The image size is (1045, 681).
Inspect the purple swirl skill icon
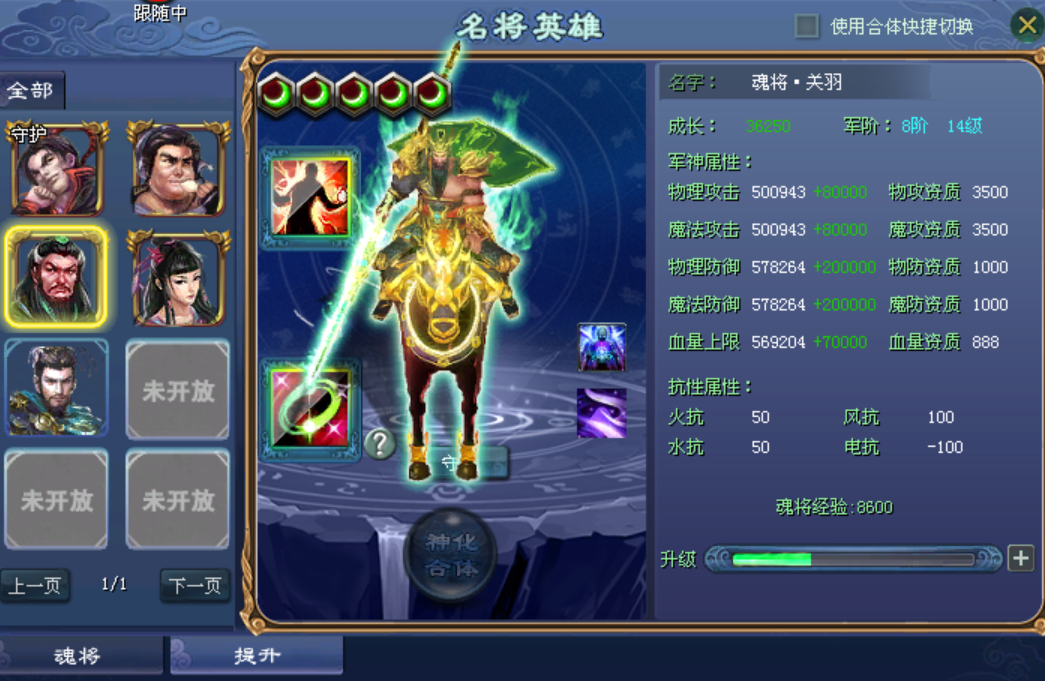601,413
